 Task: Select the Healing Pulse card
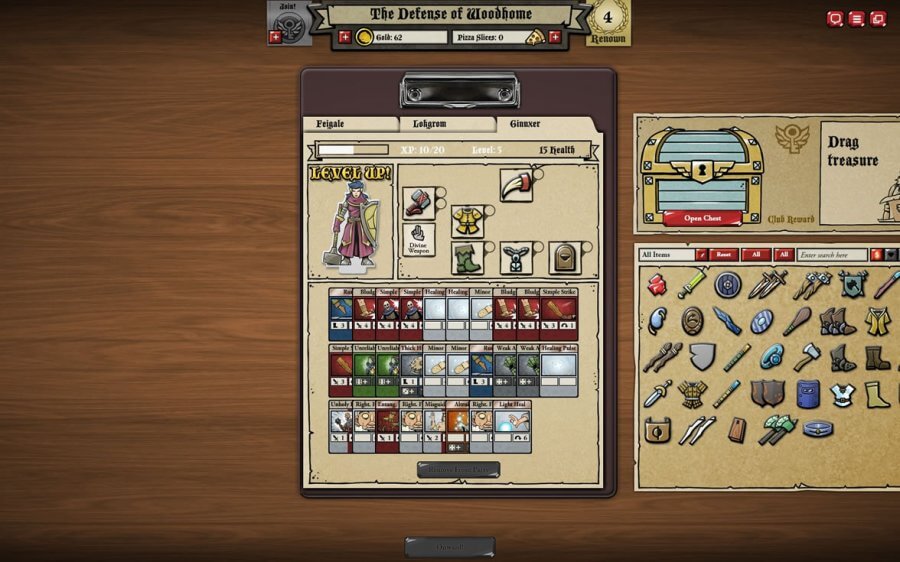(558, 371)
